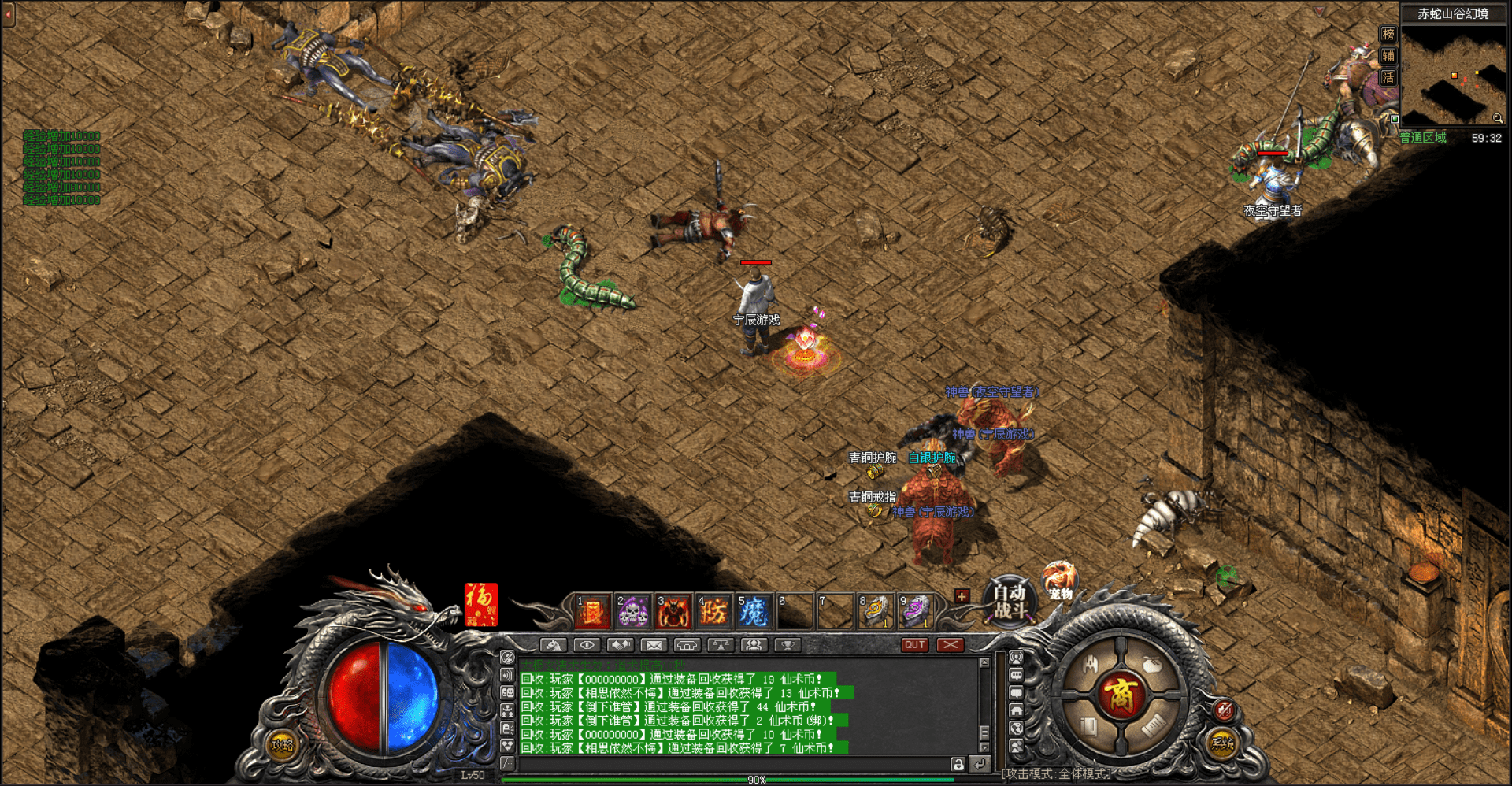Open the red 商 shop button
The image size is (1512, 786).
1120,695
